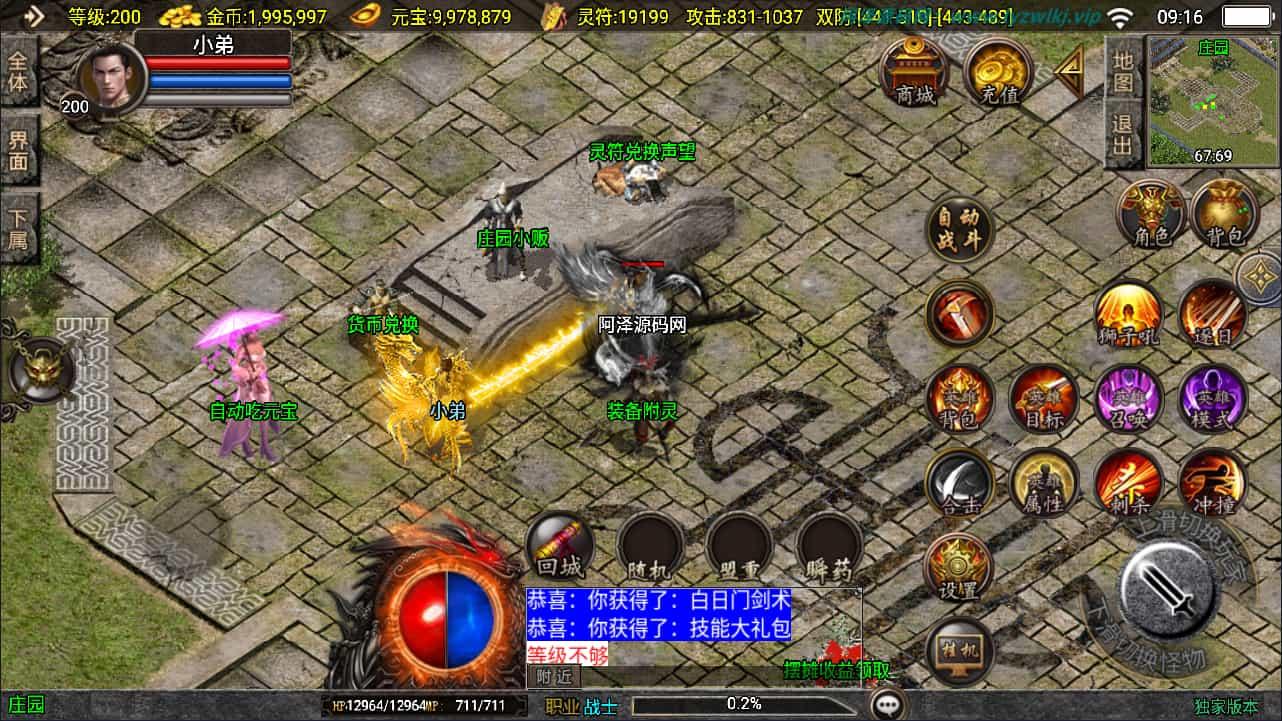The width and height of the screenshot is (1282, 721).
Task: Use the 回城 return scroll
Action: coord(559,547)
